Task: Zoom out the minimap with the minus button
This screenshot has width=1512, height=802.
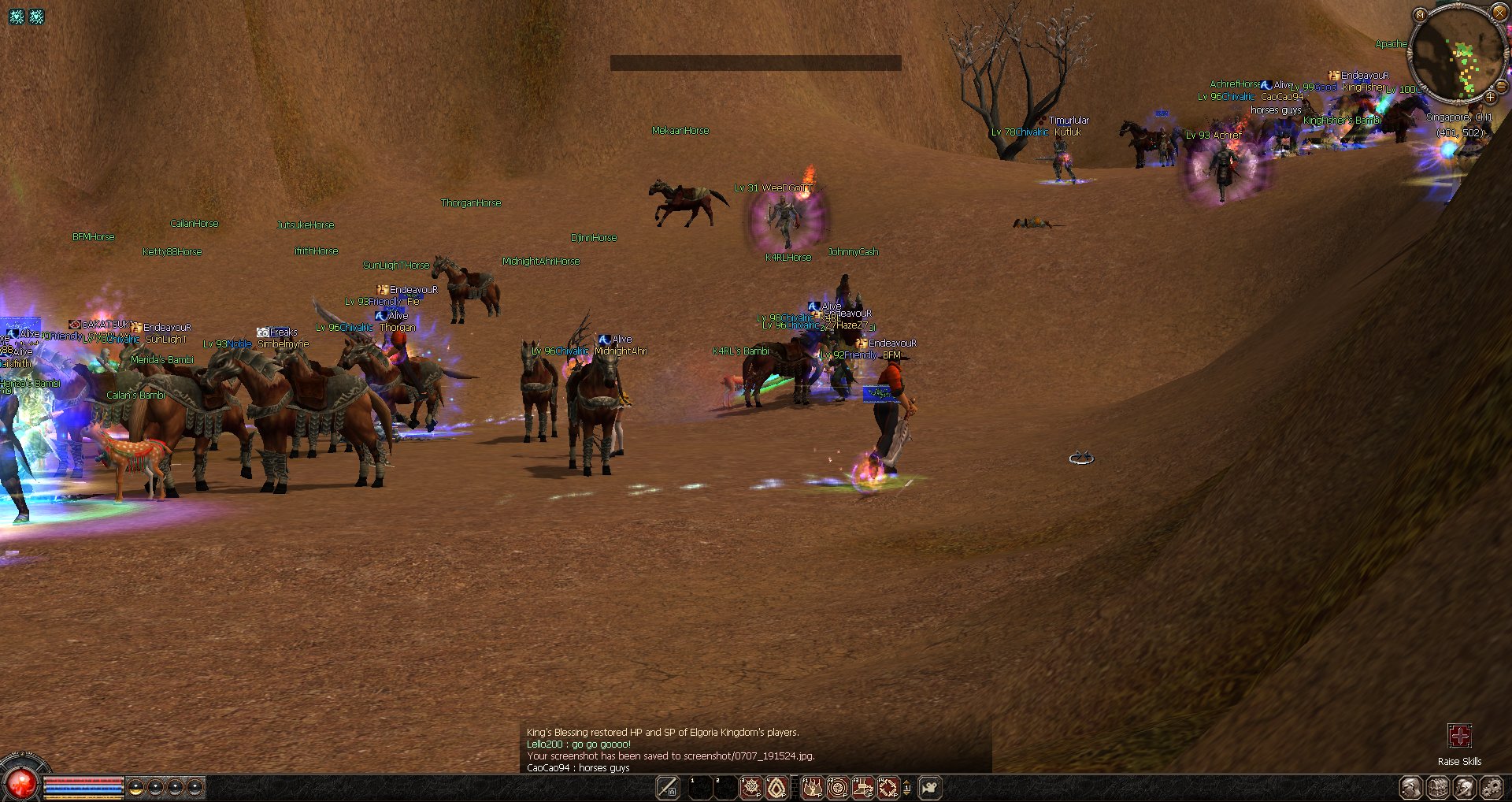Action: click(1501, 87)
